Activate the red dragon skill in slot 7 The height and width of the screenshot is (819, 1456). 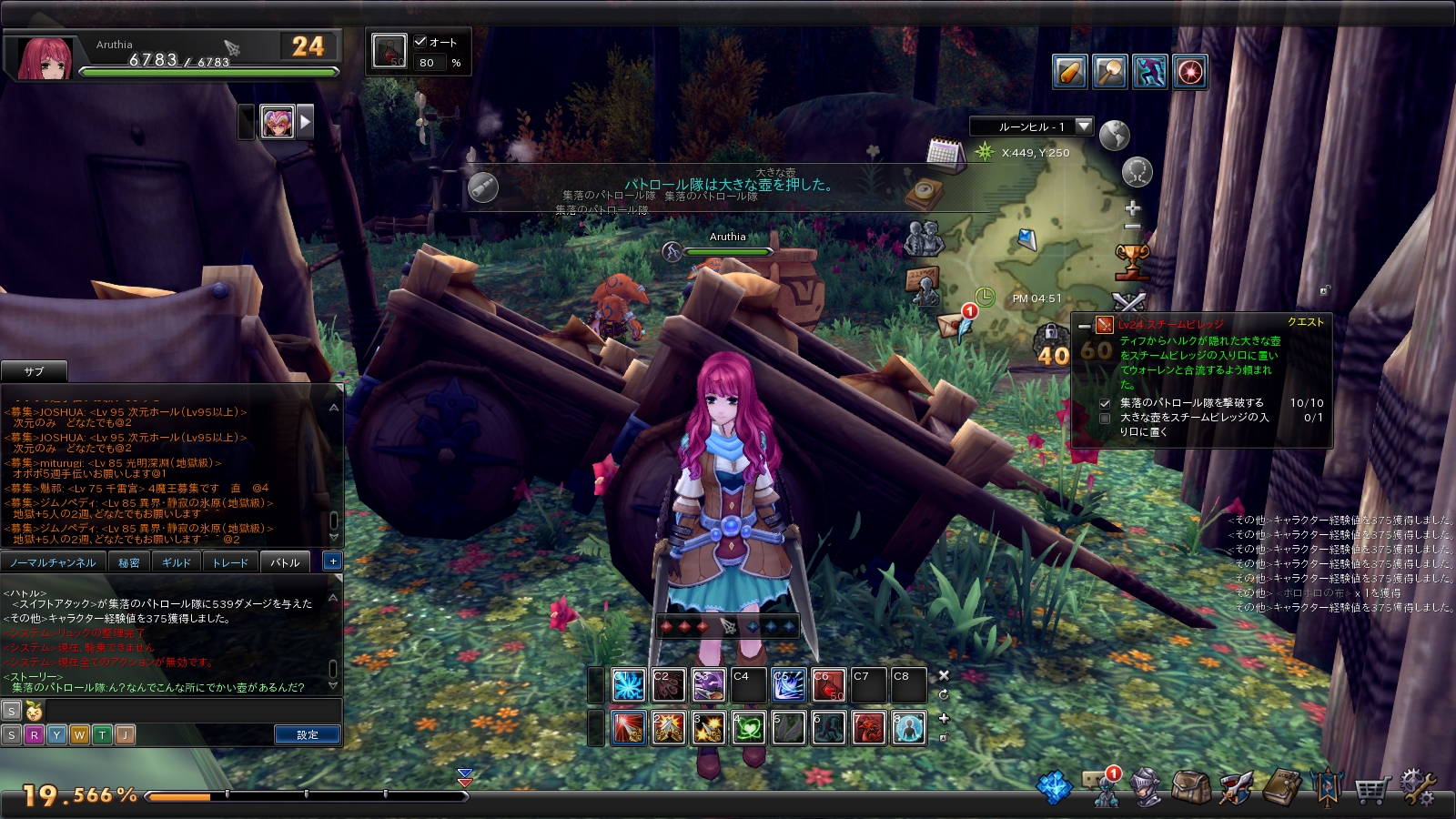click(x=868, y=728)
